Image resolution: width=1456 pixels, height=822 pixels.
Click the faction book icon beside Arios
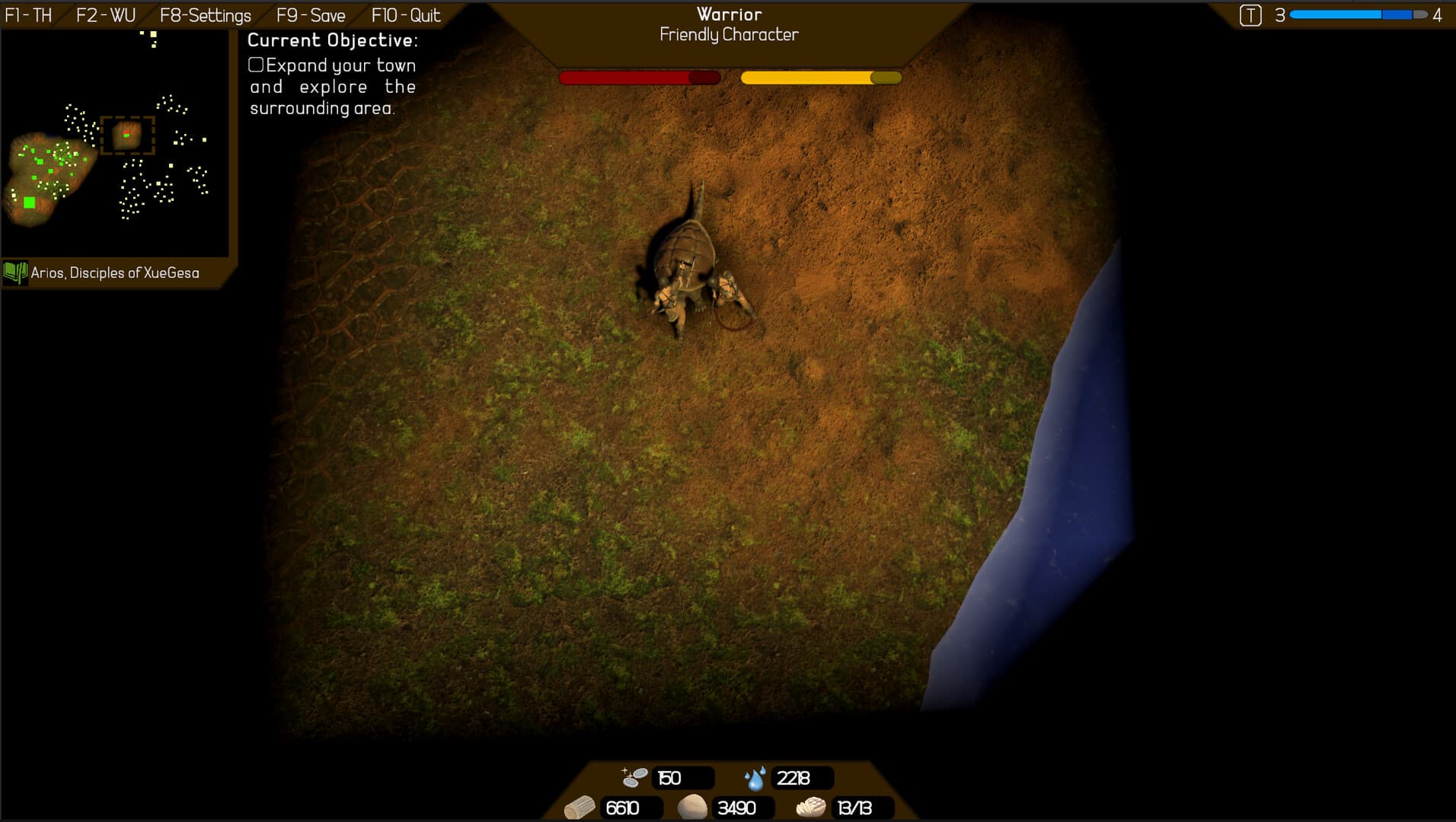click(x=15, y=272)
